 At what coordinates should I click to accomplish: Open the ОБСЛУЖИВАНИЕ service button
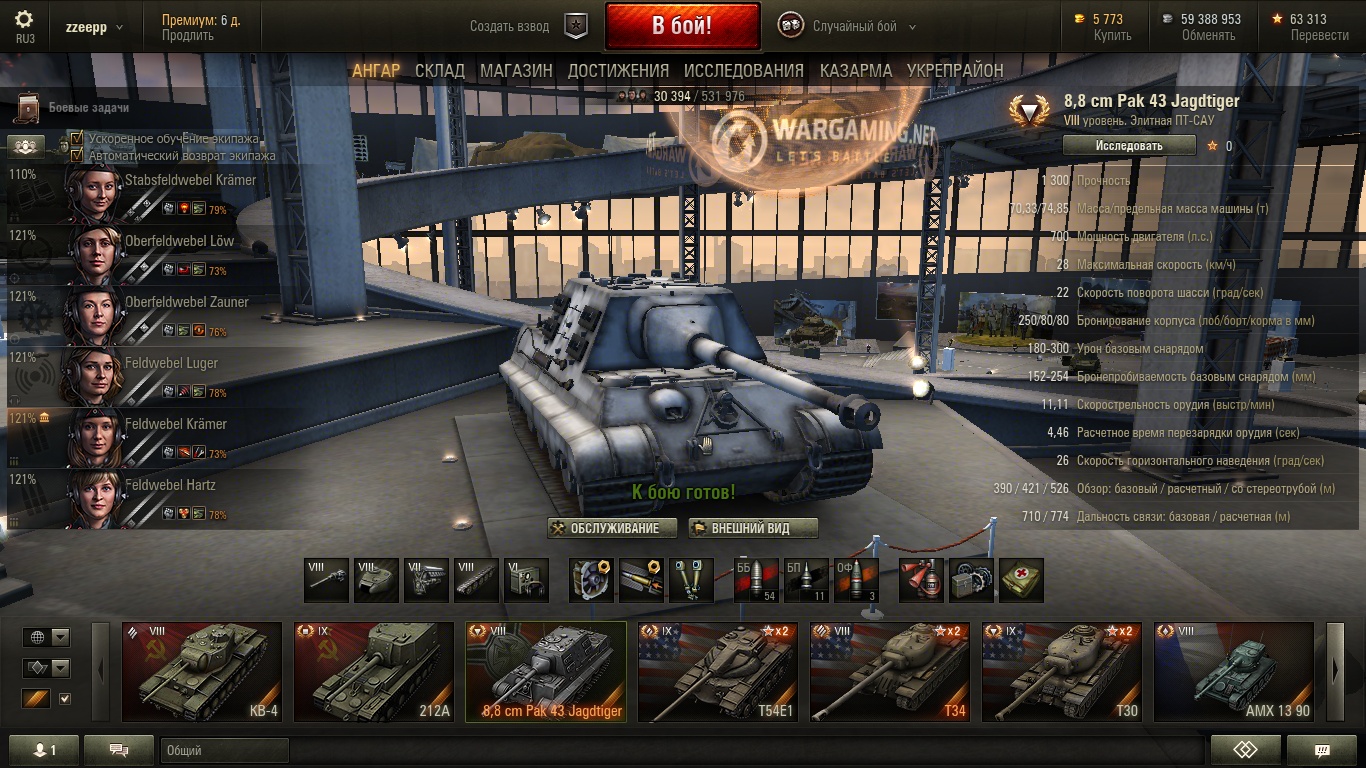(x=613, y=528)
